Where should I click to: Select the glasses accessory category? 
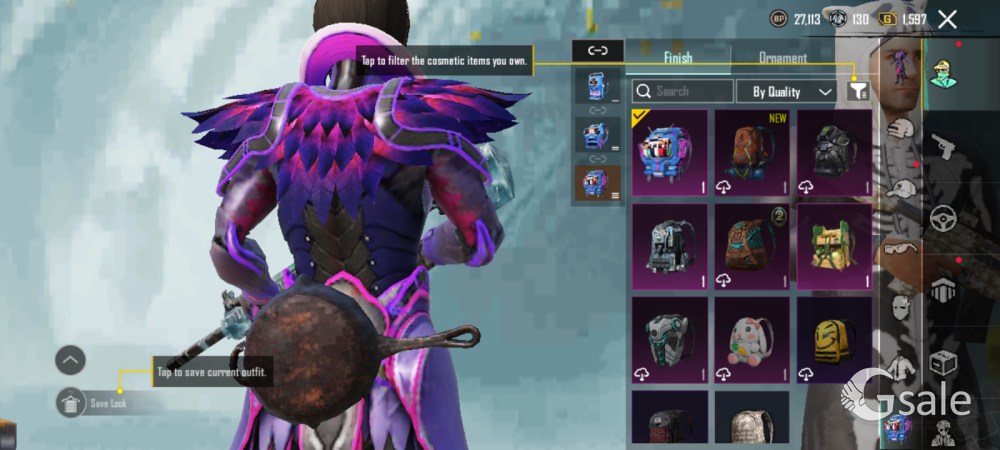coord(901,250)
